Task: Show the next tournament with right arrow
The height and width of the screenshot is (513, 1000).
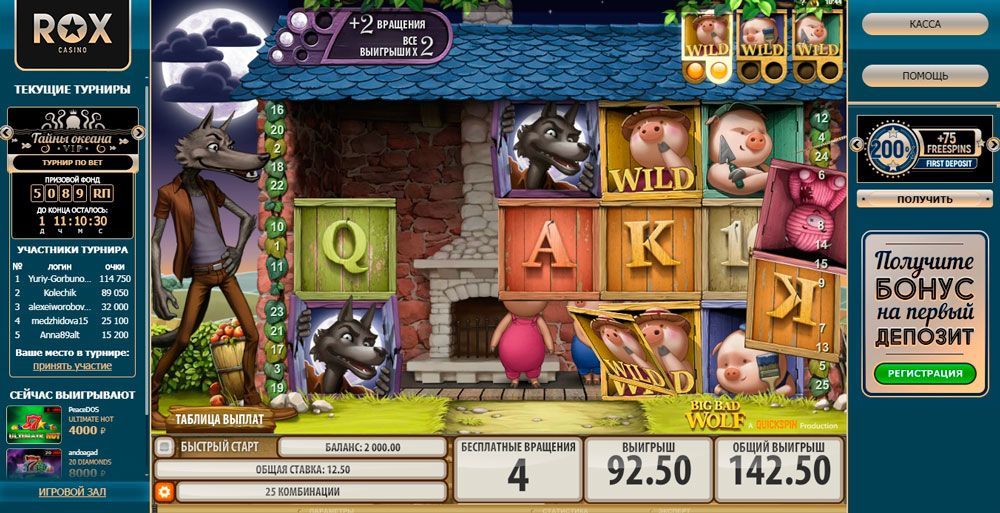Action: [139, 132]
